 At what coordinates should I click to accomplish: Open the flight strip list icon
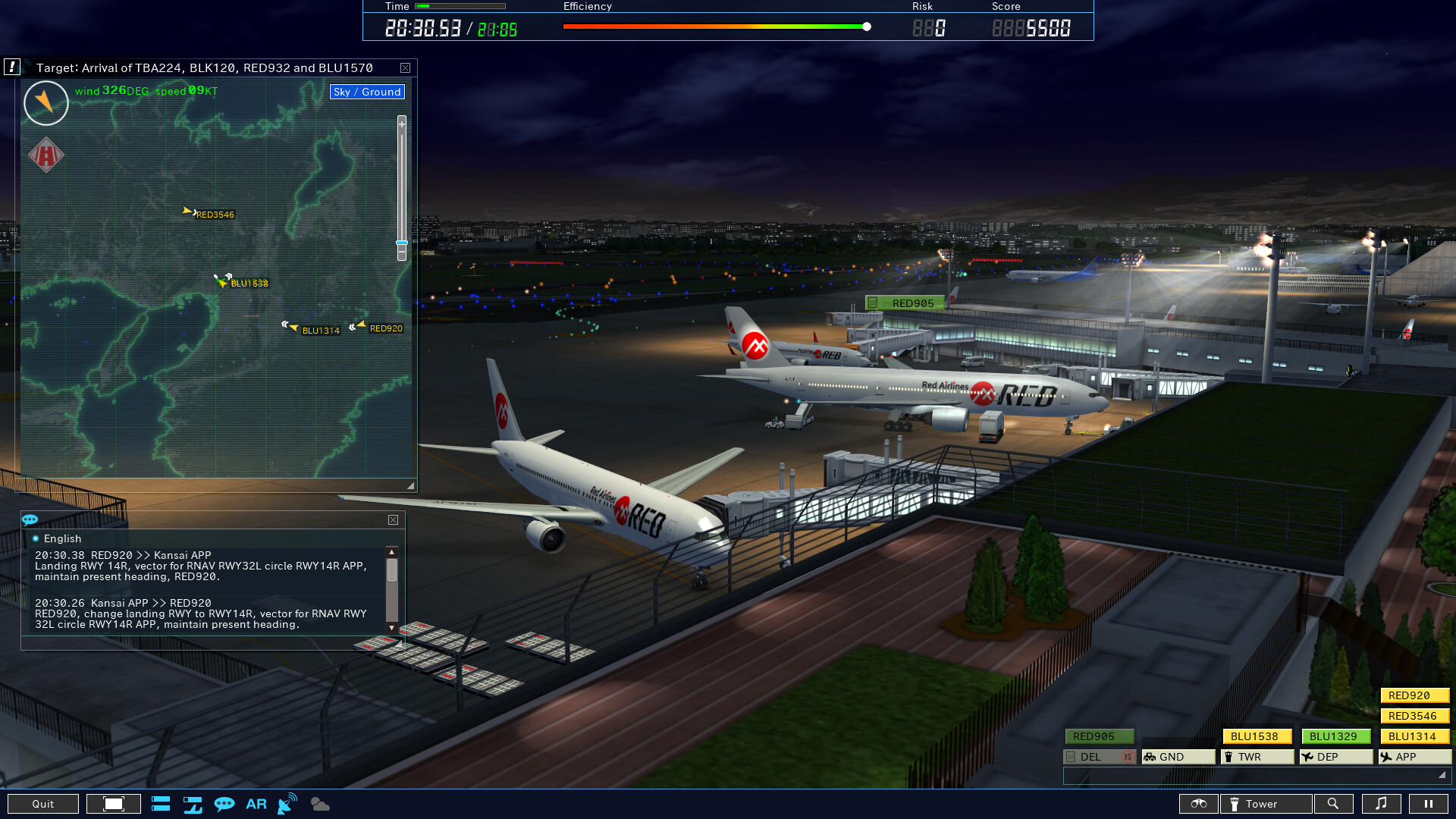coord(160,804)
